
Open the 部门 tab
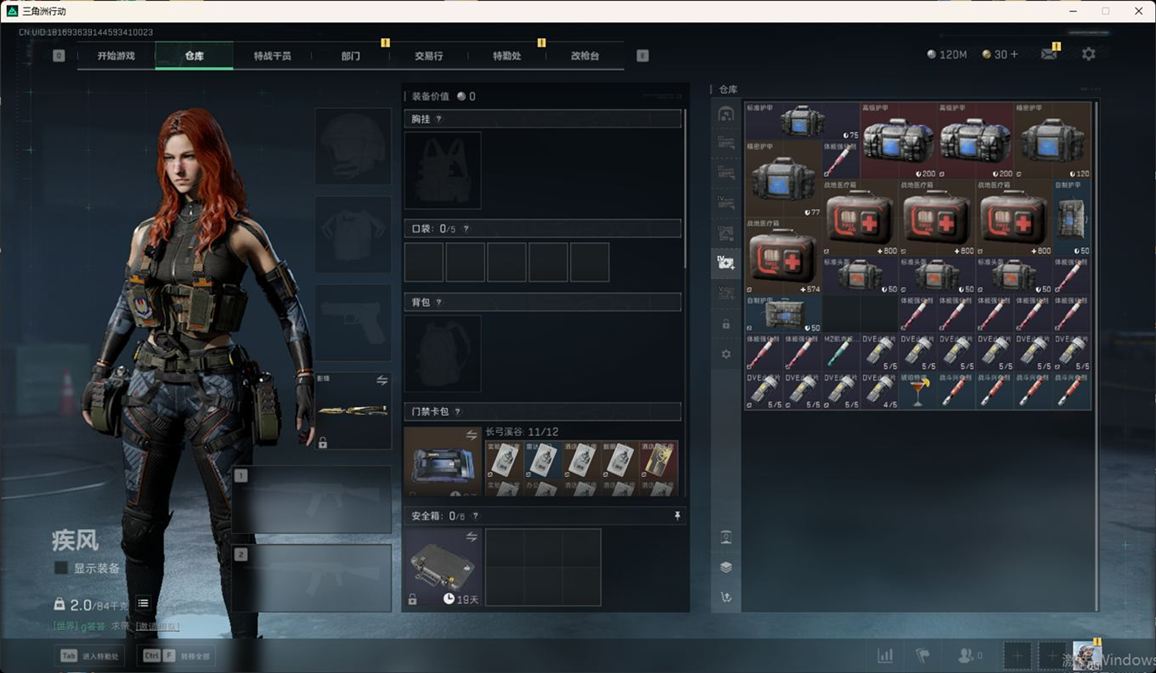[350, 56]
